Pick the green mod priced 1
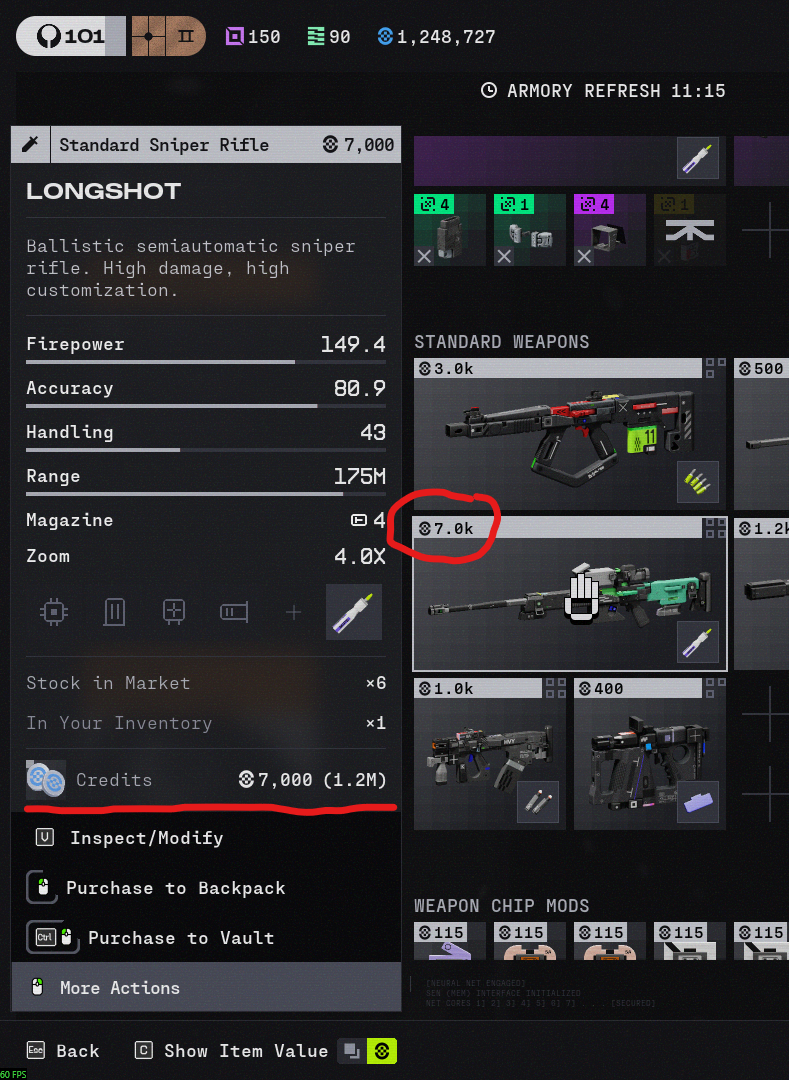The height and width of the screenshot is (1080, 789). pyautogui.click(x=529, y=230)
